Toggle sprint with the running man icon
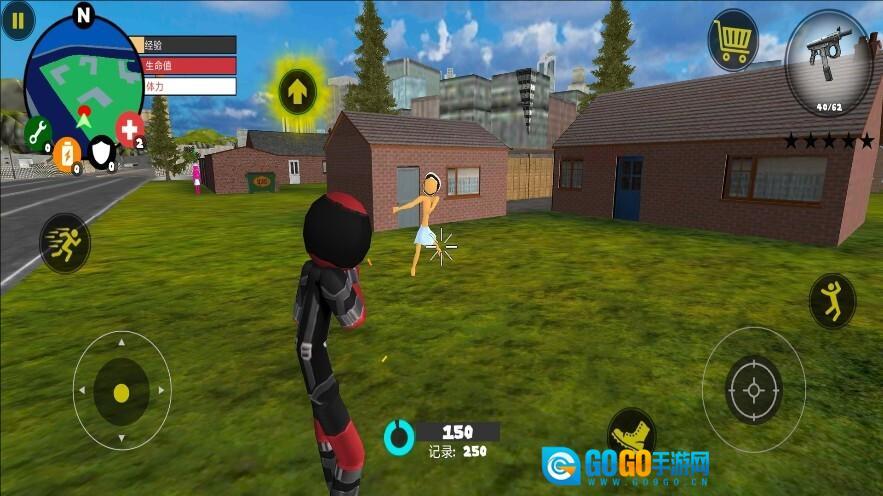The width and height of the screenshot is (883, 496). click(x=65, y=243)
